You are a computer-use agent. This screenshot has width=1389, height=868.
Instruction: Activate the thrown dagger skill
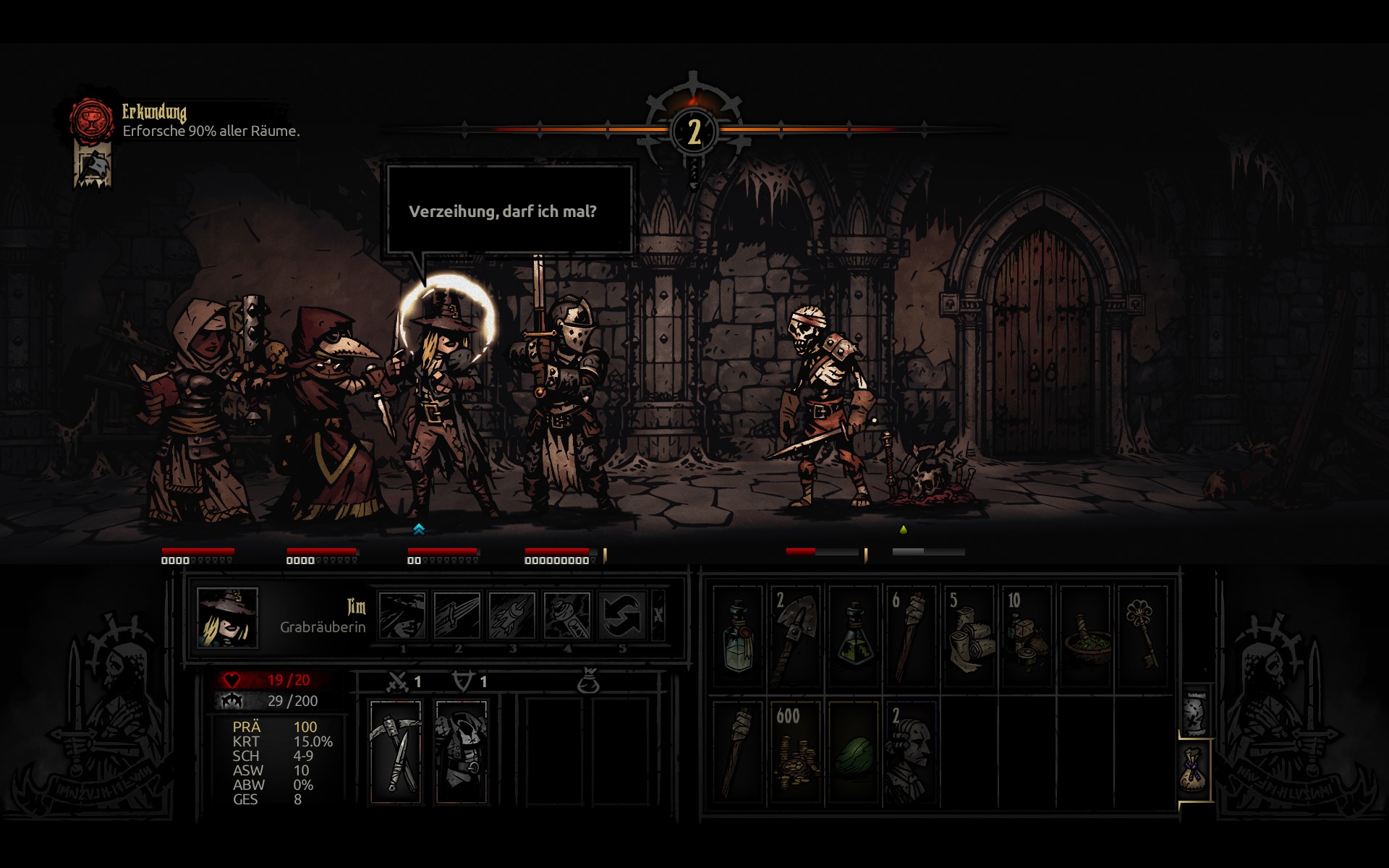point(512,616)
